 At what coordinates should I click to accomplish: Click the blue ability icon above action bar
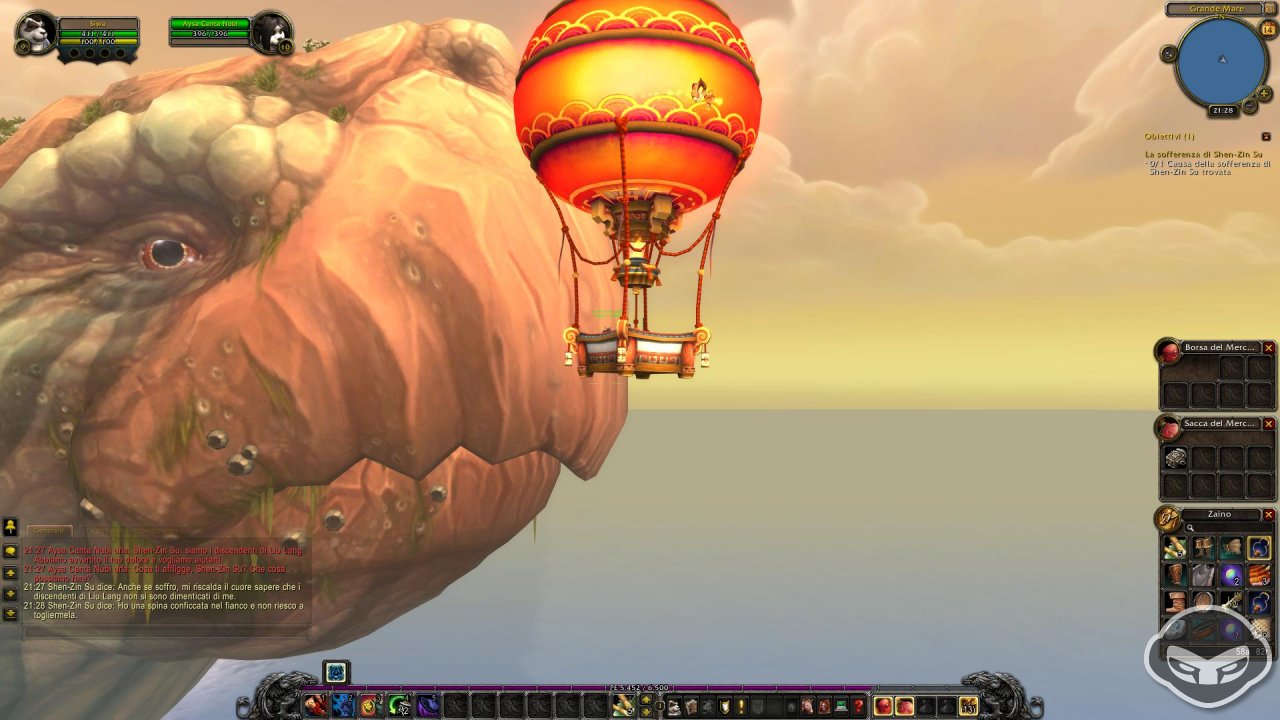[x=336, y=672]
